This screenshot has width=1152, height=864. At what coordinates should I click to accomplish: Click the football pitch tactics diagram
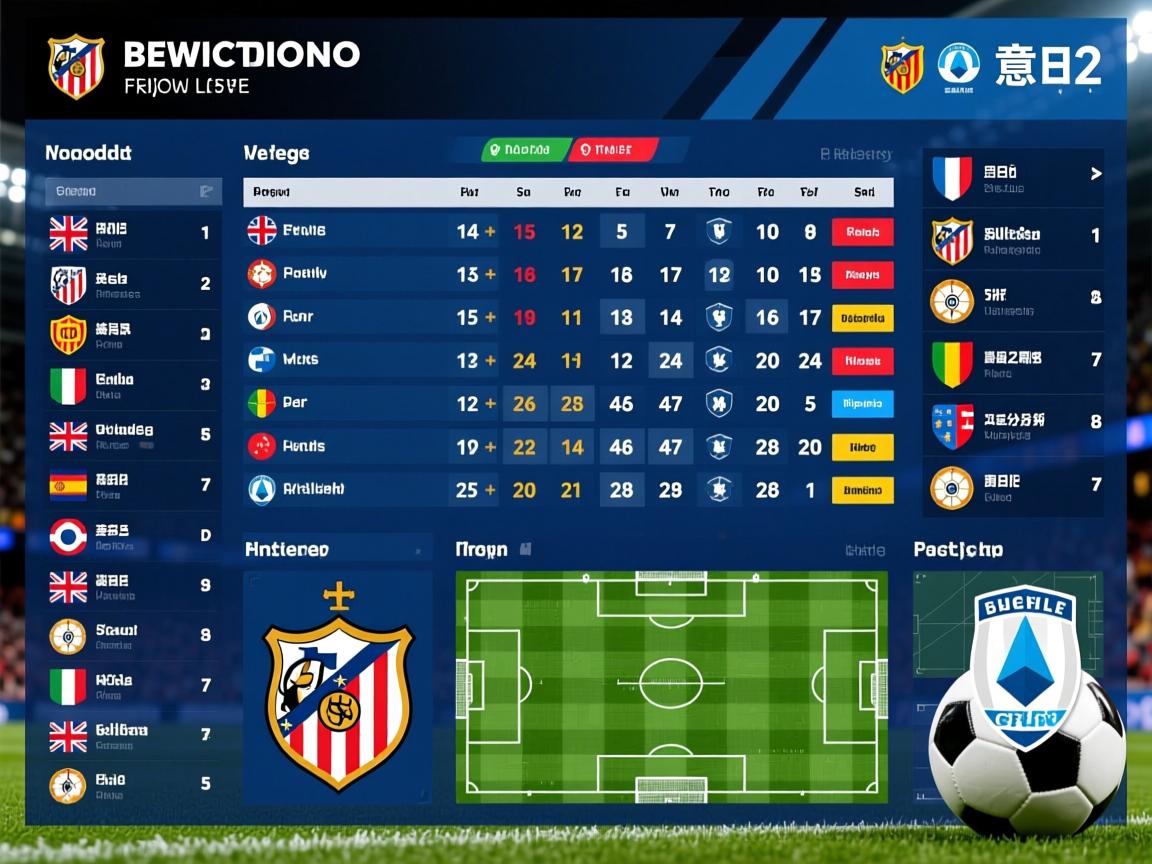point(671,686)
